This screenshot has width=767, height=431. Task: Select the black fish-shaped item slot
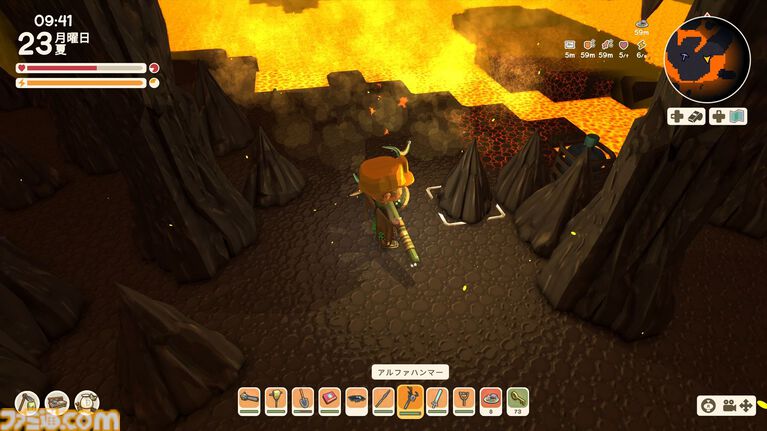pos(357,401)
